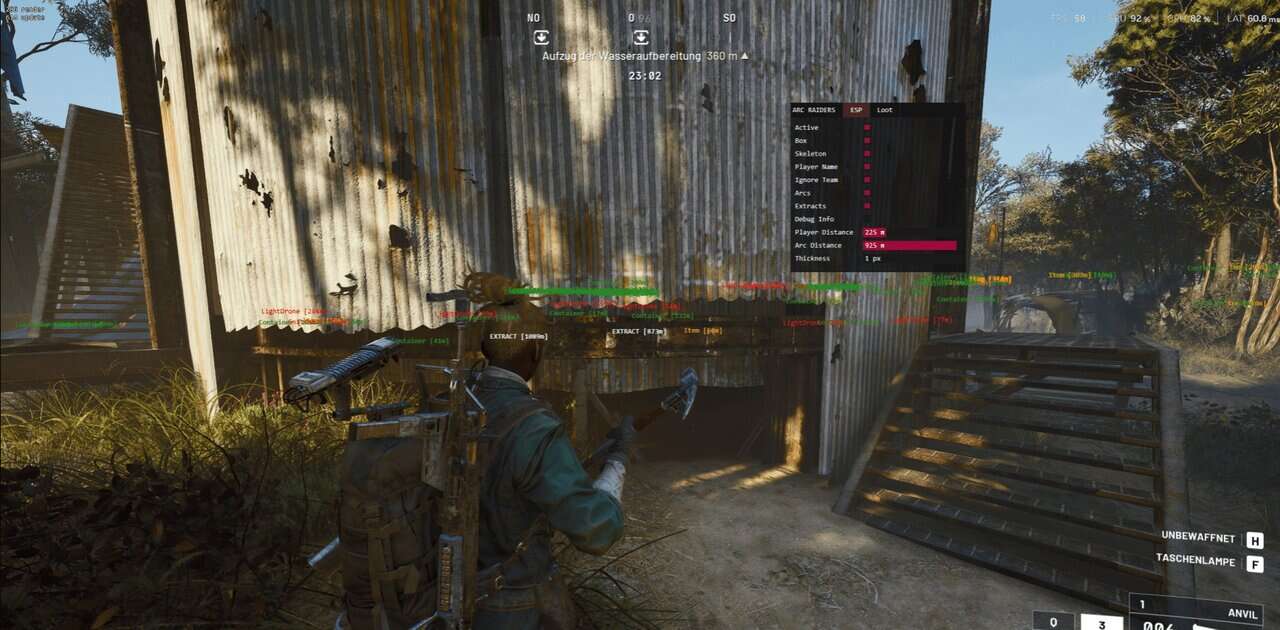1280x630 pixels.
Task: Click the extraction marker under the NO heading
Action: point(541,37)
